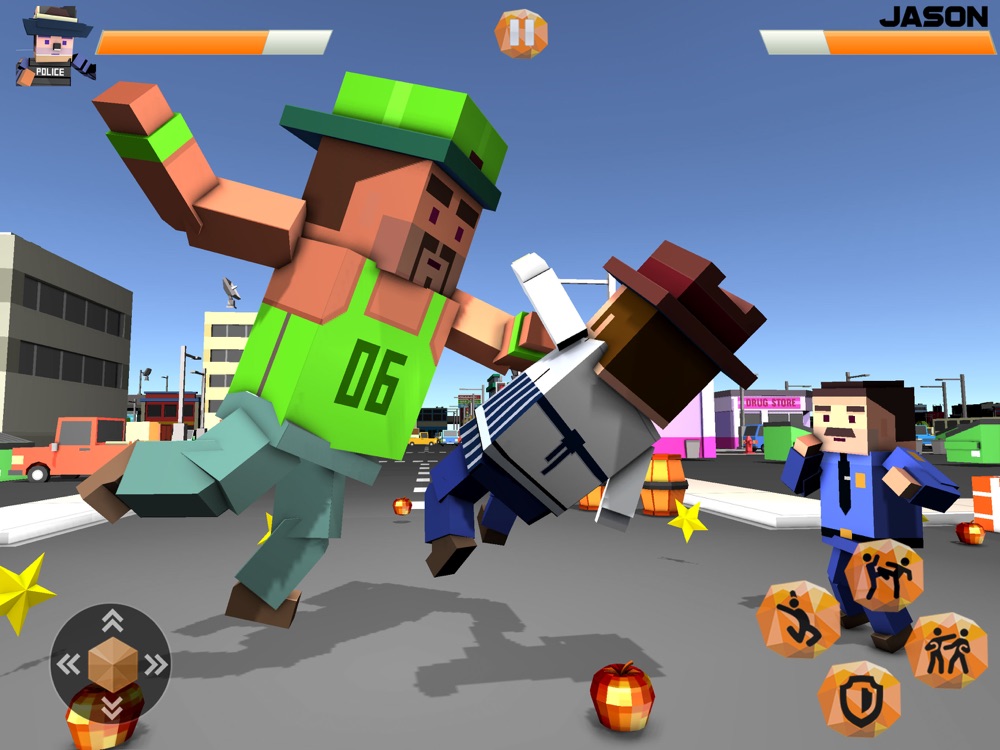The image size is (1000, 750).
Task: Click the police player portrait
Action: click(52, 47)
